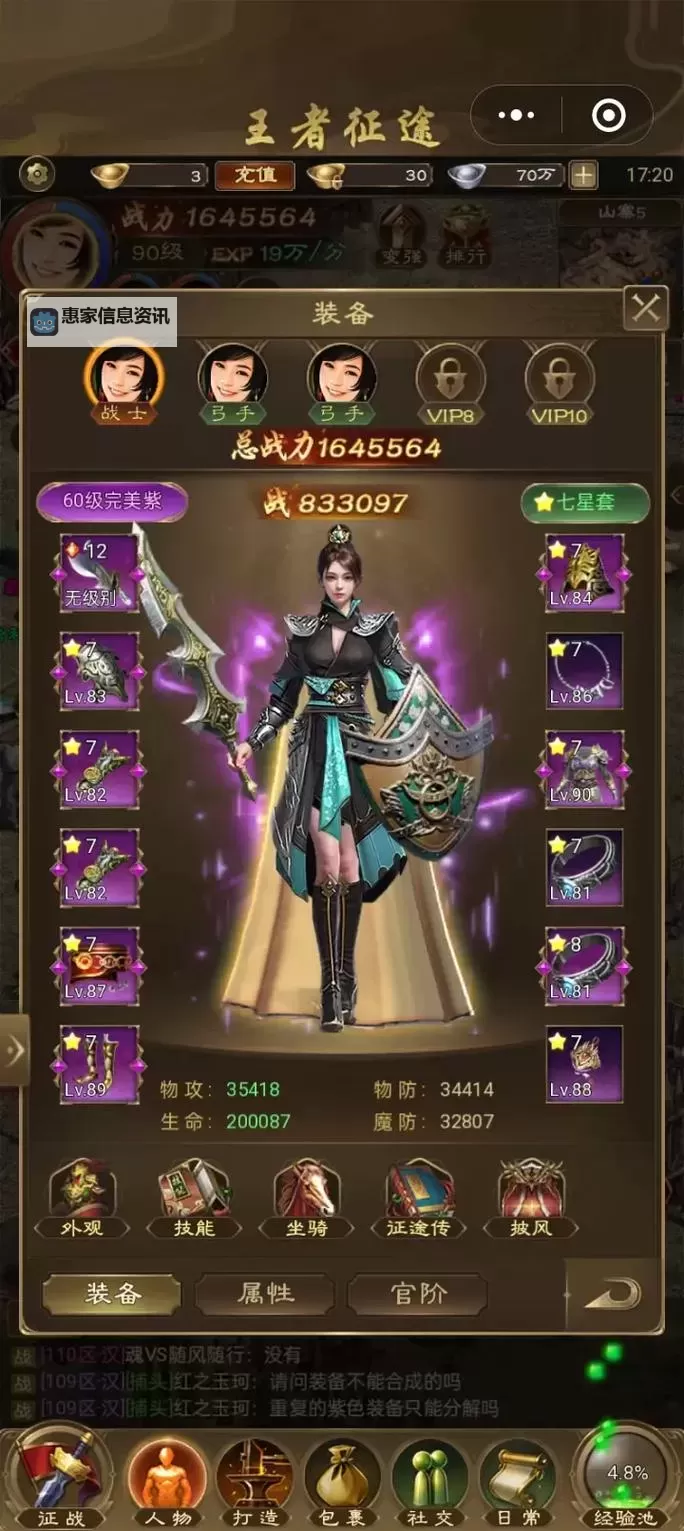Open the mini-program three-dot menu
The image size is (684, 1531).
[516, 116]
